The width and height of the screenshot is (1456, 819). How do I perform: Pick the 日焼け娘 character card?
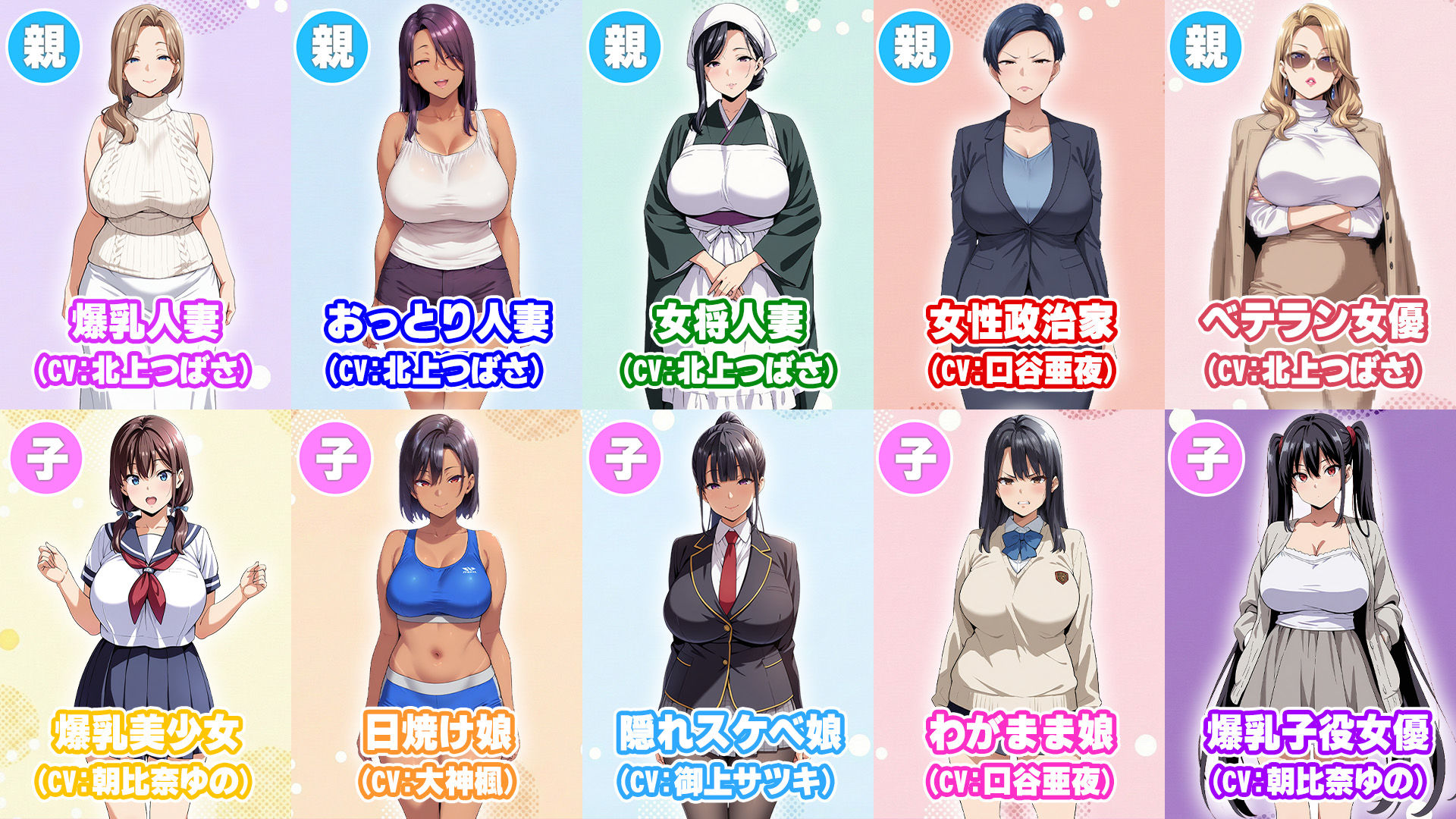pos(437,614)
